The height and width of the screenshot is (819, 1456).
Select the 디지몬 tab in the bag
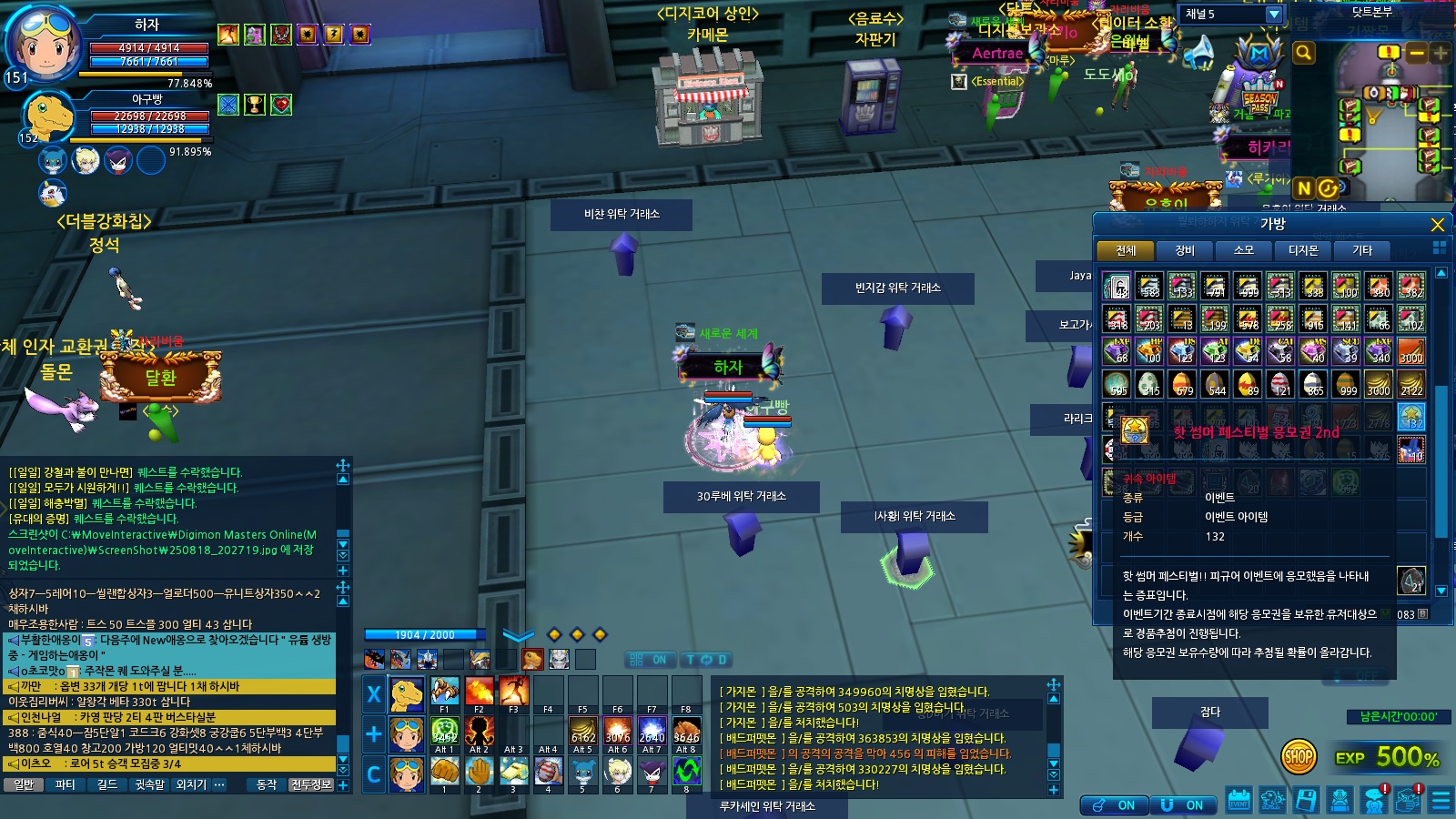(1302, 250)
